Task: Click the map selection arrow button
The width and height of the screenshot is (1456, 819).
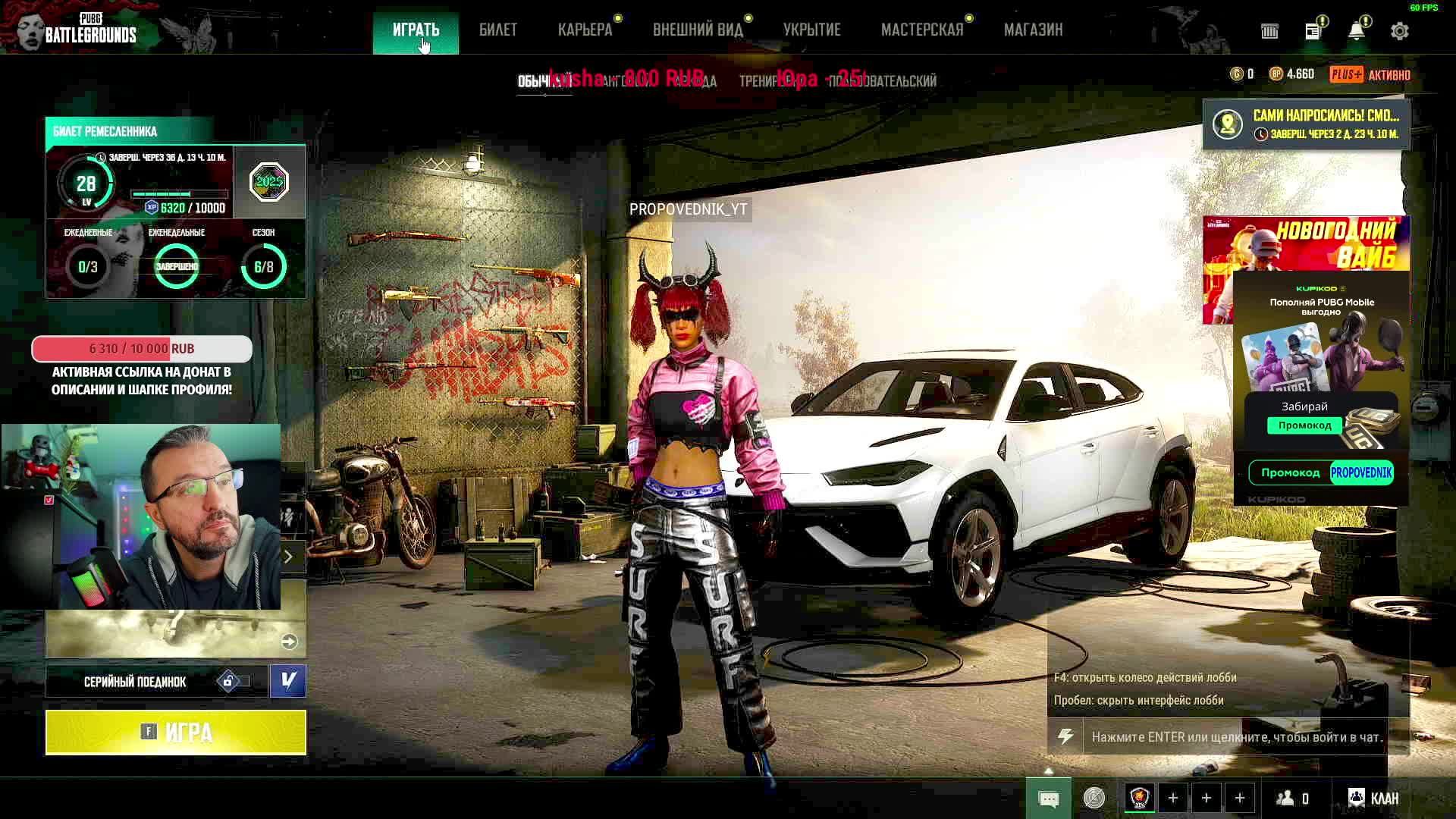Action: click(289, 642)
